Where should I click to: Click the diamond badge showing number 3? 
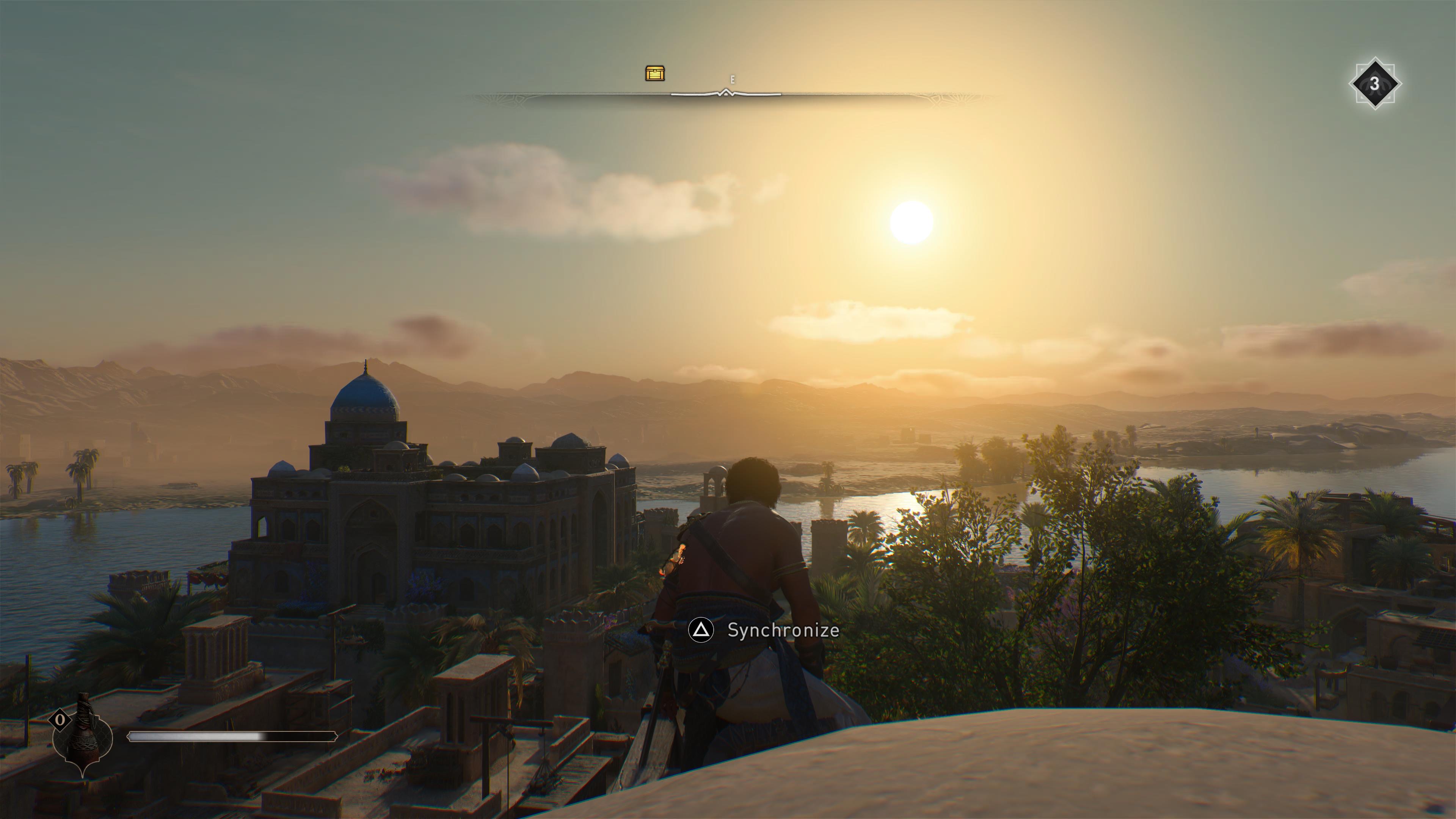(1374, 84)
